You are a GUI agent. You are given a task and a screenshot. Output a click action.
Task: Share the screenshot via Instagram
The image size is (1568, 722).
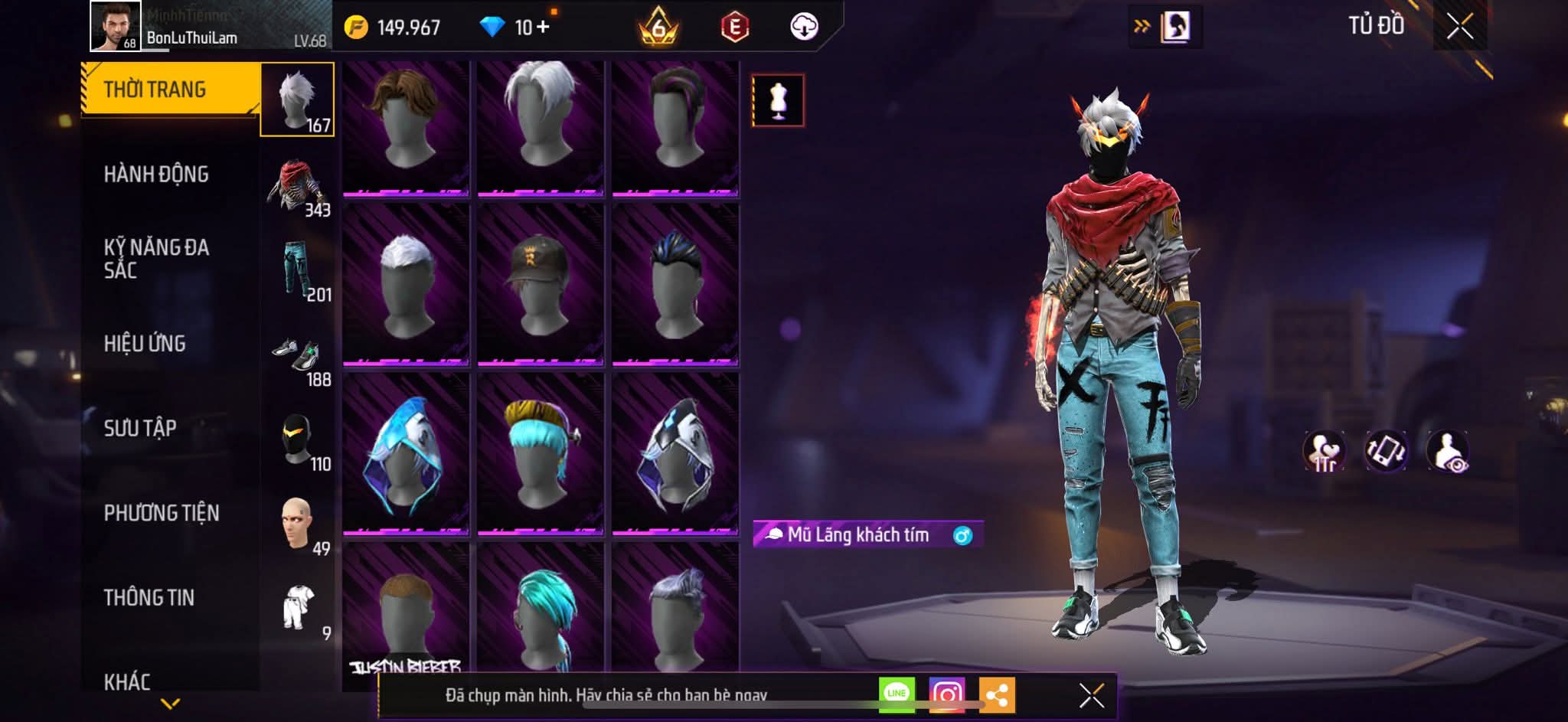tap(947, 694)
